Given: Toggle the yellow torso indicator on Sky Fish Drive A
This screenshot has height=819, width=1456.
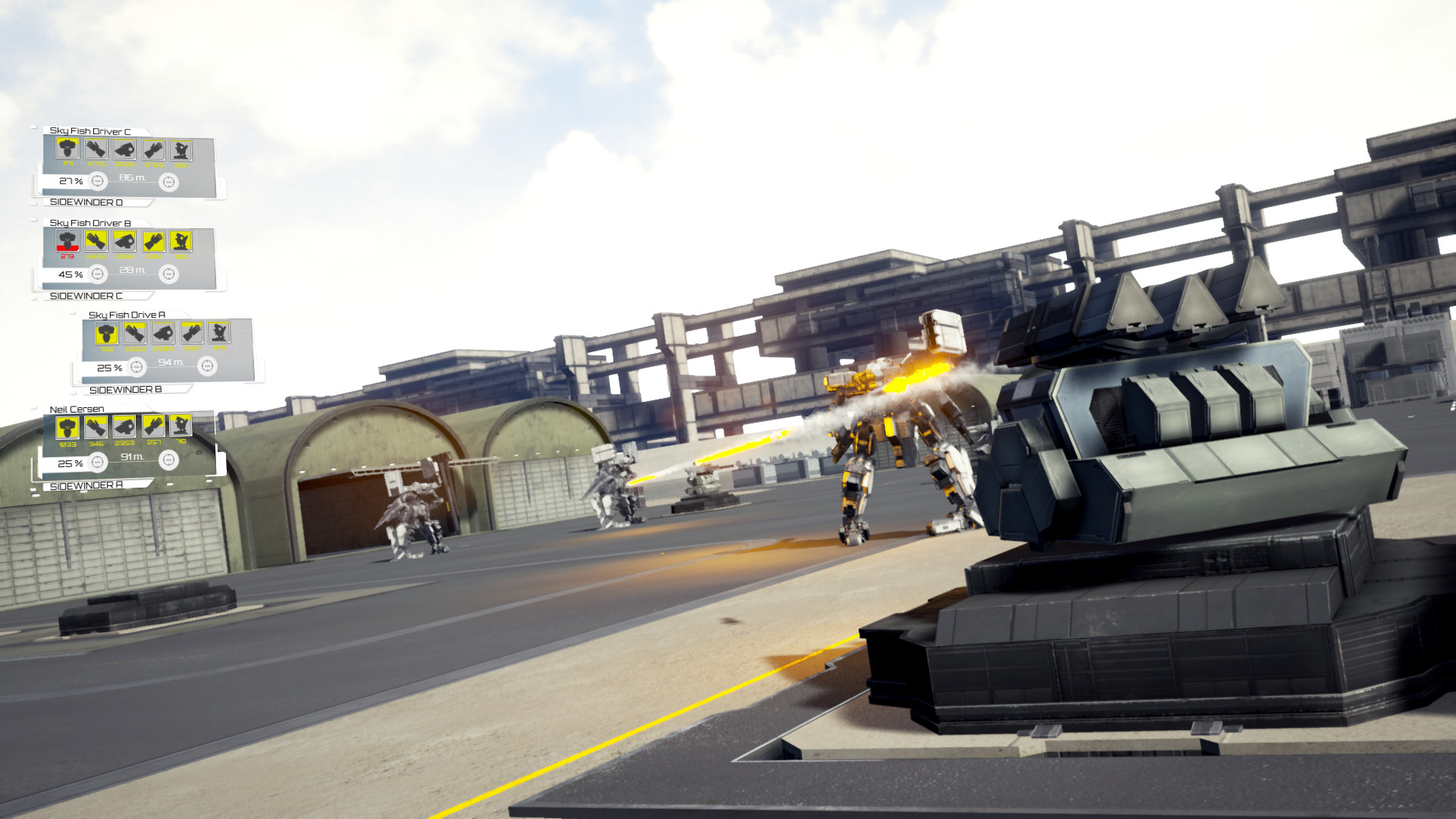Looking at the screenshot, I should click(105, 332).
